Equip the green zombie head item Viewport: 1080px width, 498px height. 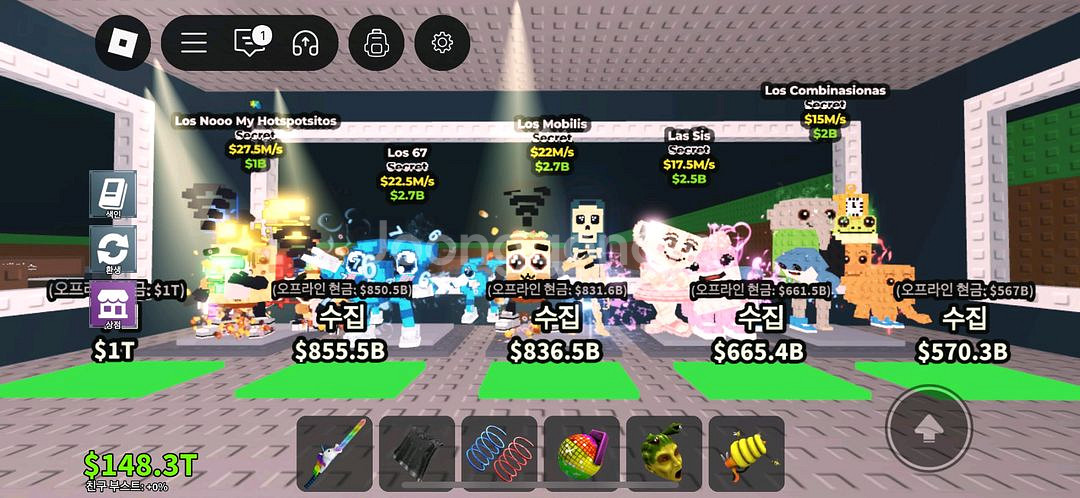coord(663,452)
